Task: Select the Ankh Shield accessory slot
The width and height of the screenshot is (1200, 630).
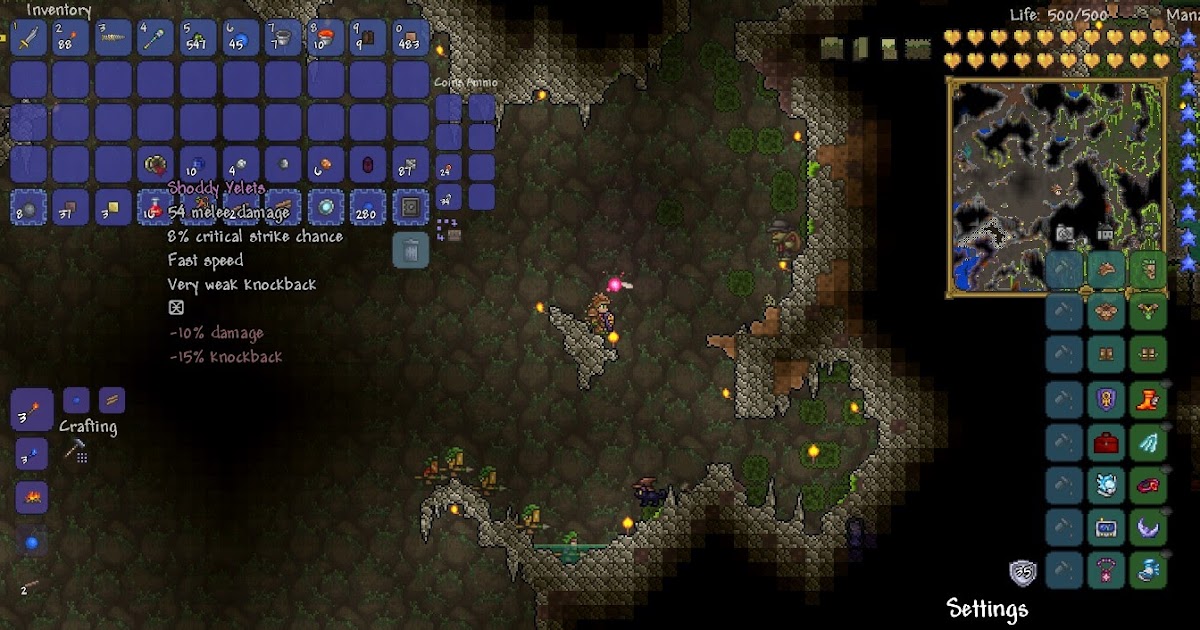Action: (x=1105, y=401)
